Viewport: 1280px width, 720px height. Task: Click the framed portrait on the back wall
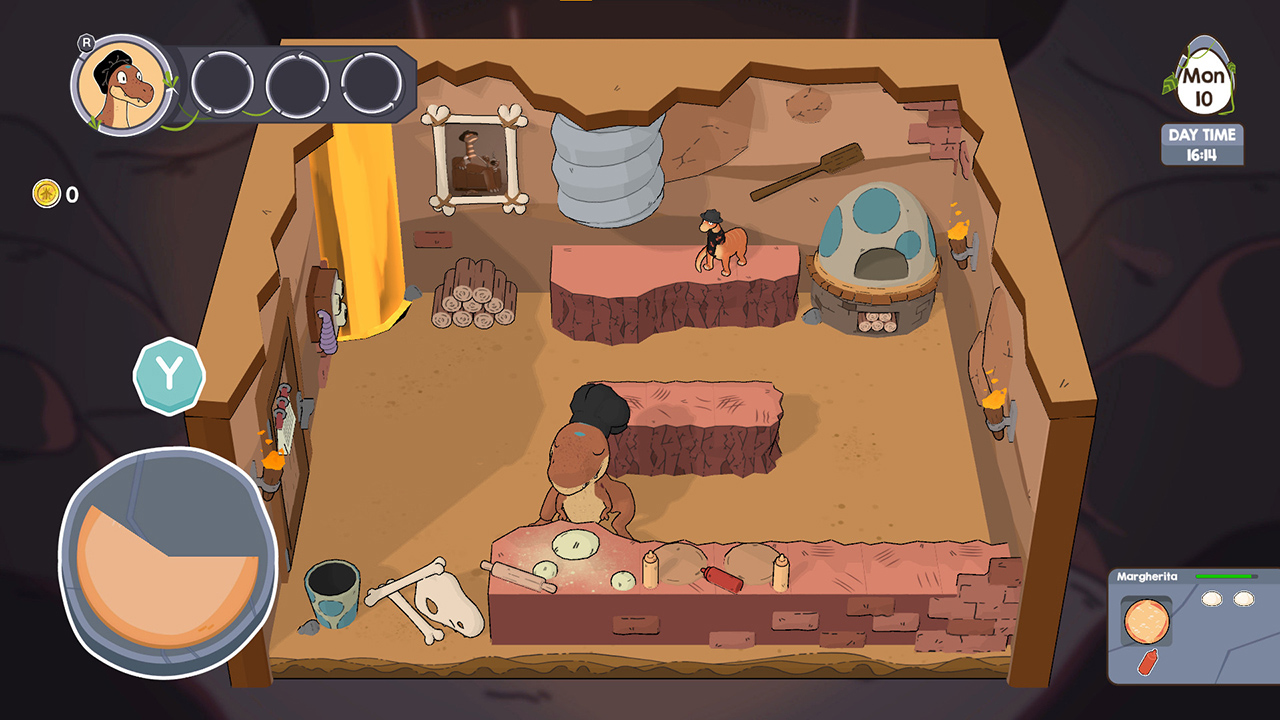[478, 160]
